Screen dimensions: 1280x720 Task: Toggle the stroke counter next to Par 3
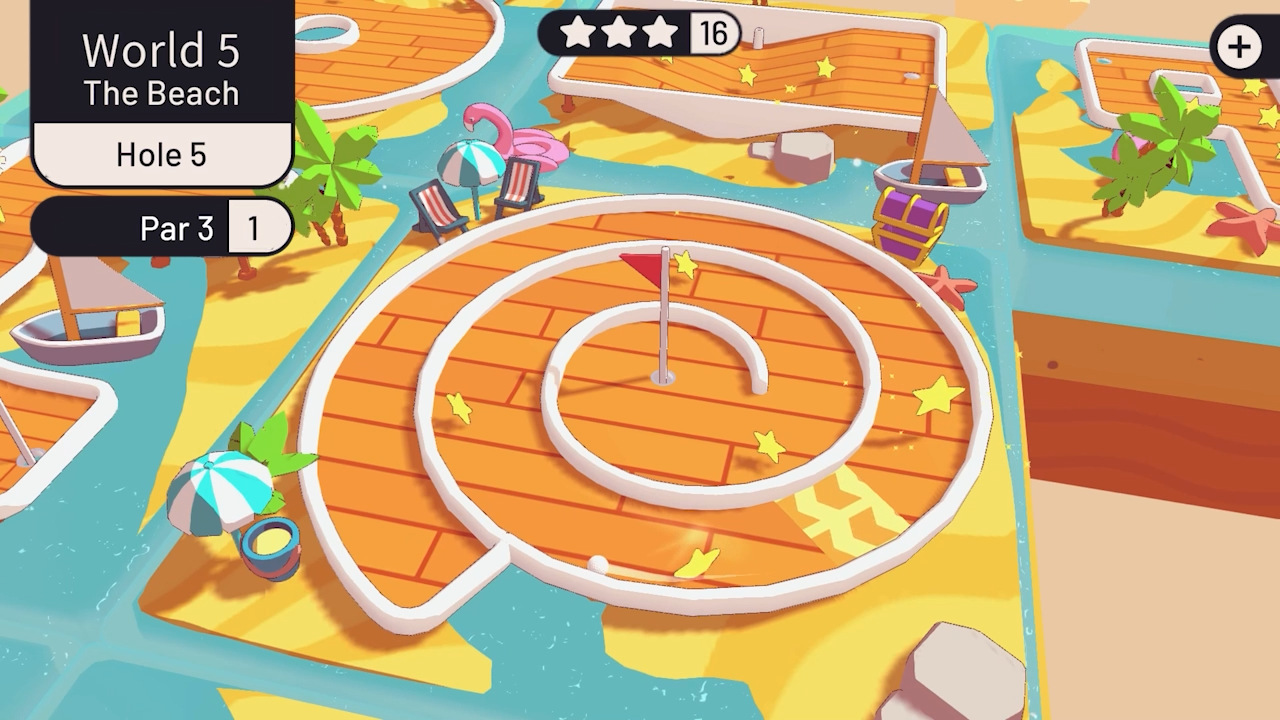(x=259, y=227)
